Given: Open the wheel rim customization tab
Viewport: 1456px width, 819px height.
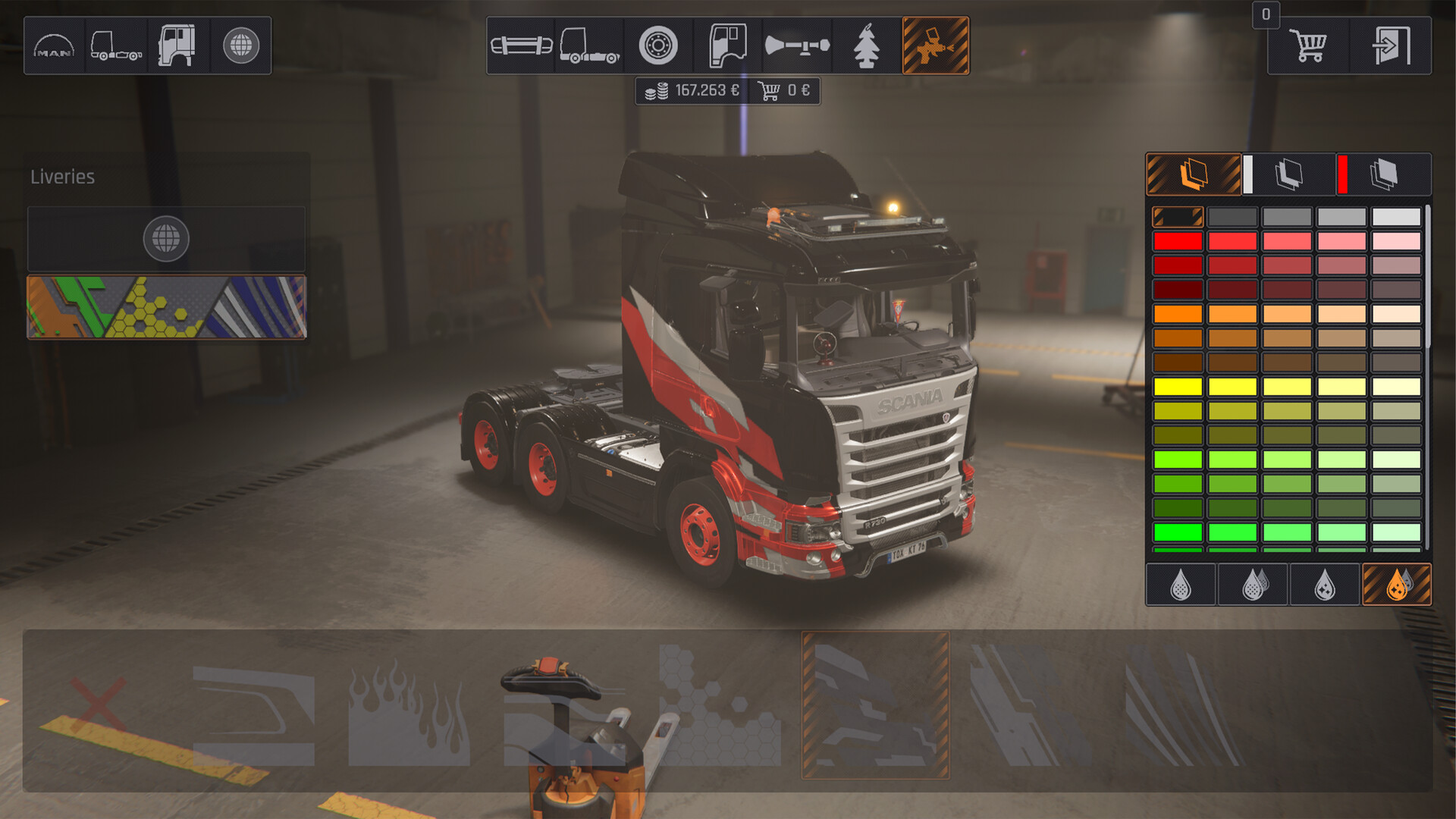Looking at the screenshot, I should pyautogui.click(x=657, y=45).
